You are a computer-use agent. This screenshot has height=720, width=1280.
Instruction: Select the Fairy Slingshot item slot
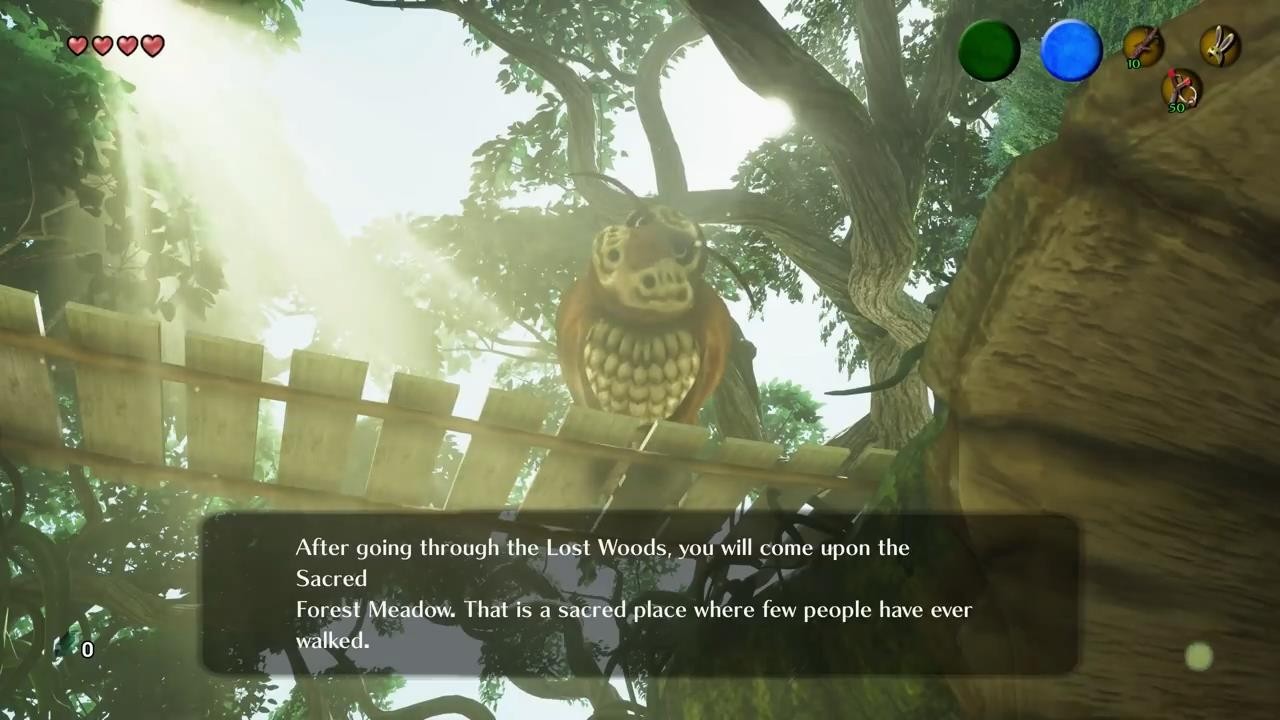[x=1181, y=88]
